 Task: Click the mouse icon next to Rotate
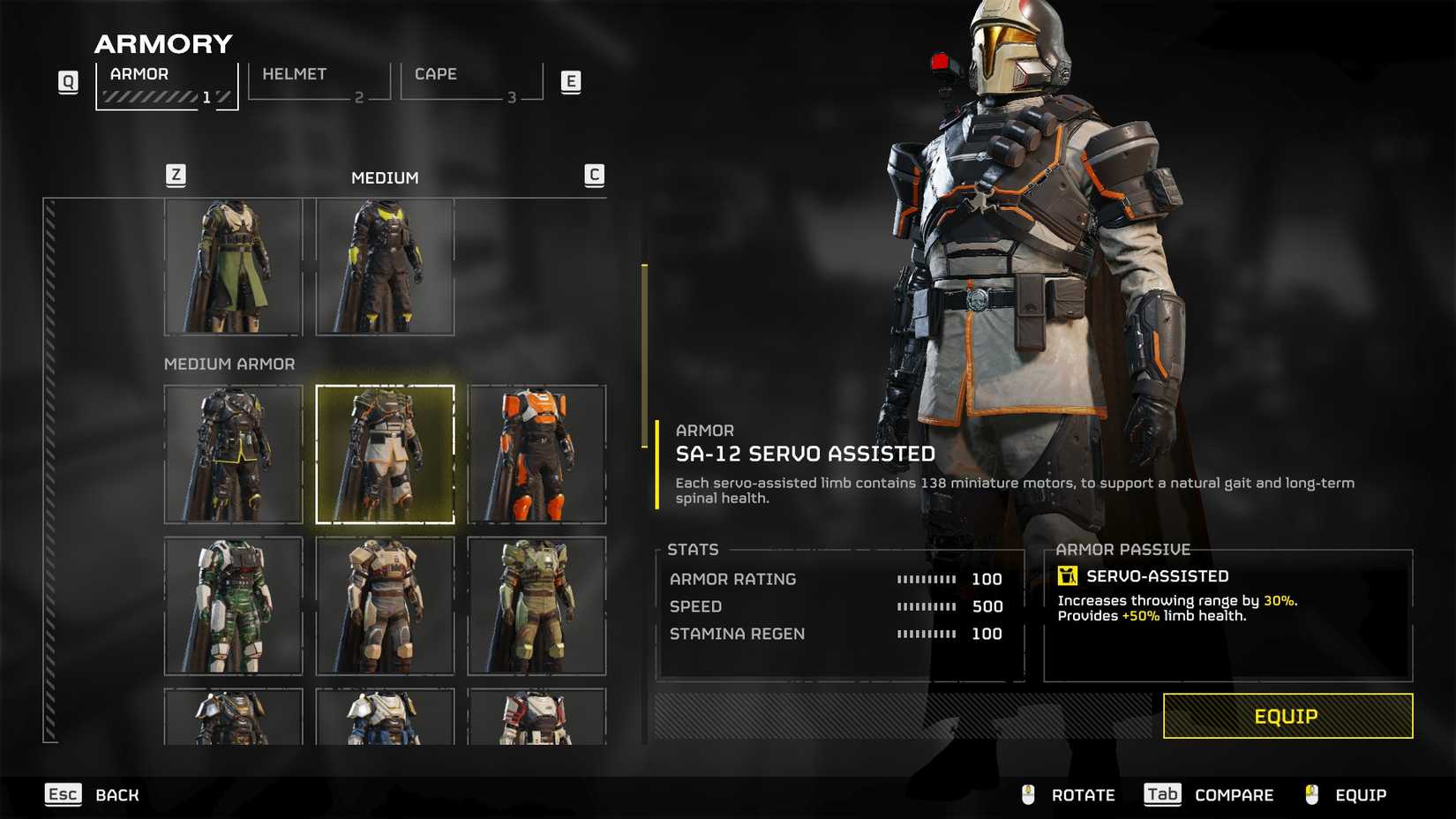(x=1026, y=794)
